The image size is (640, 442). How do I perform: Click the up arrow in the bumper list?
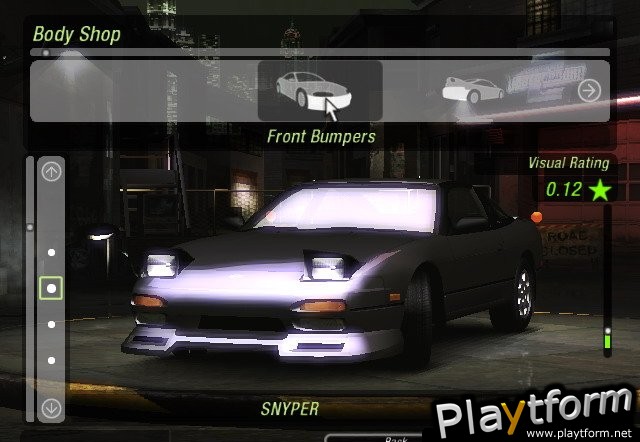[51, 171]
